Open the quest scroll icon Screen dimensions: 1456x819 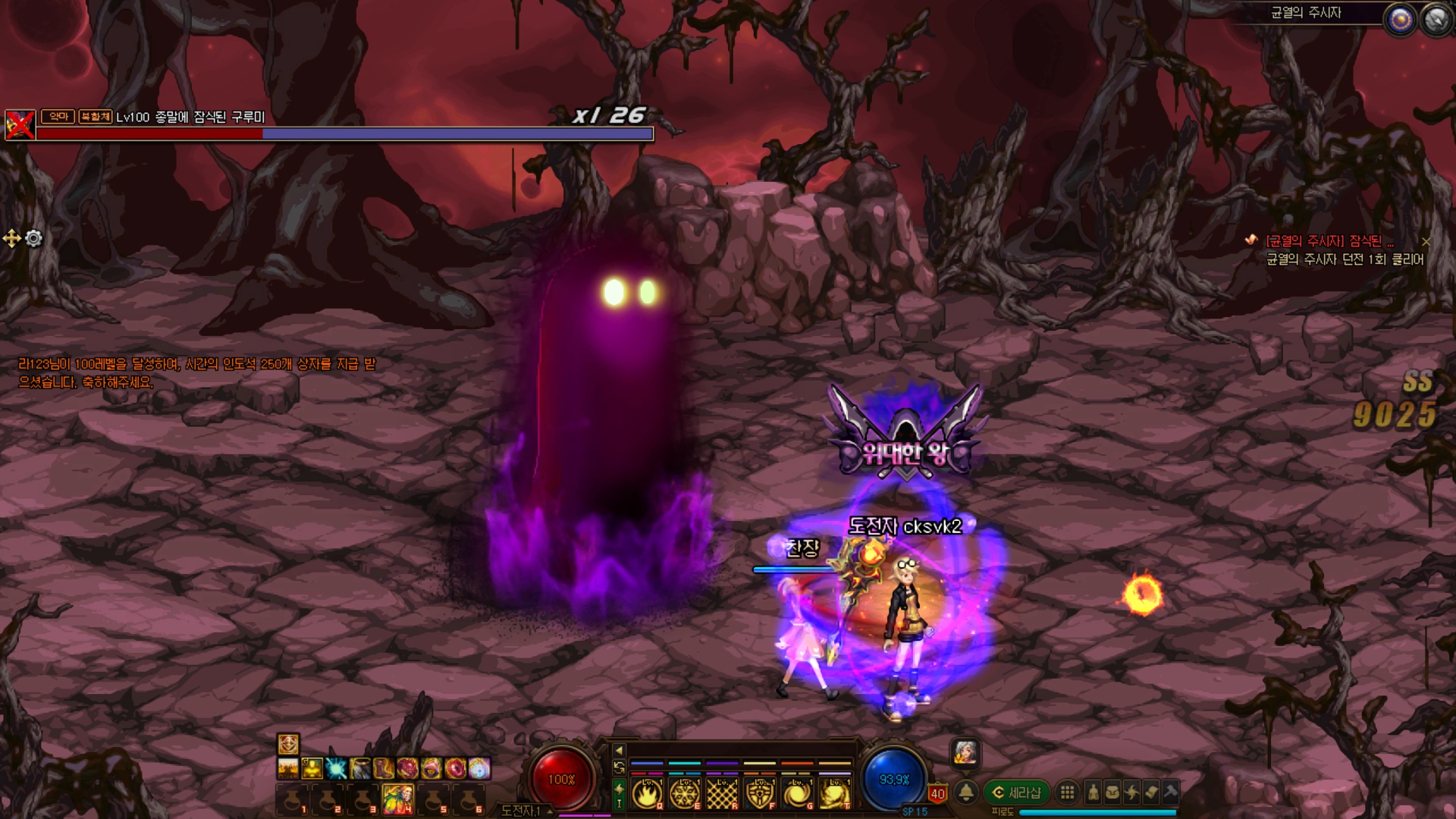(x=1151, y=792)
